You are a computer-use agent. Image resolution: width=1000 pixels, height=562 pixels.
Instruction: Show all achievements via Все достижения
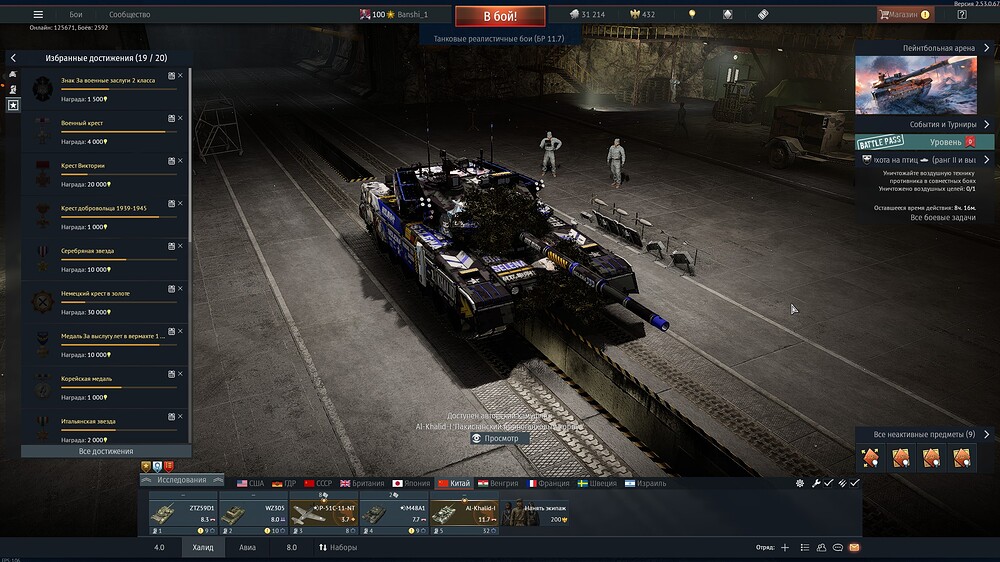106,451
